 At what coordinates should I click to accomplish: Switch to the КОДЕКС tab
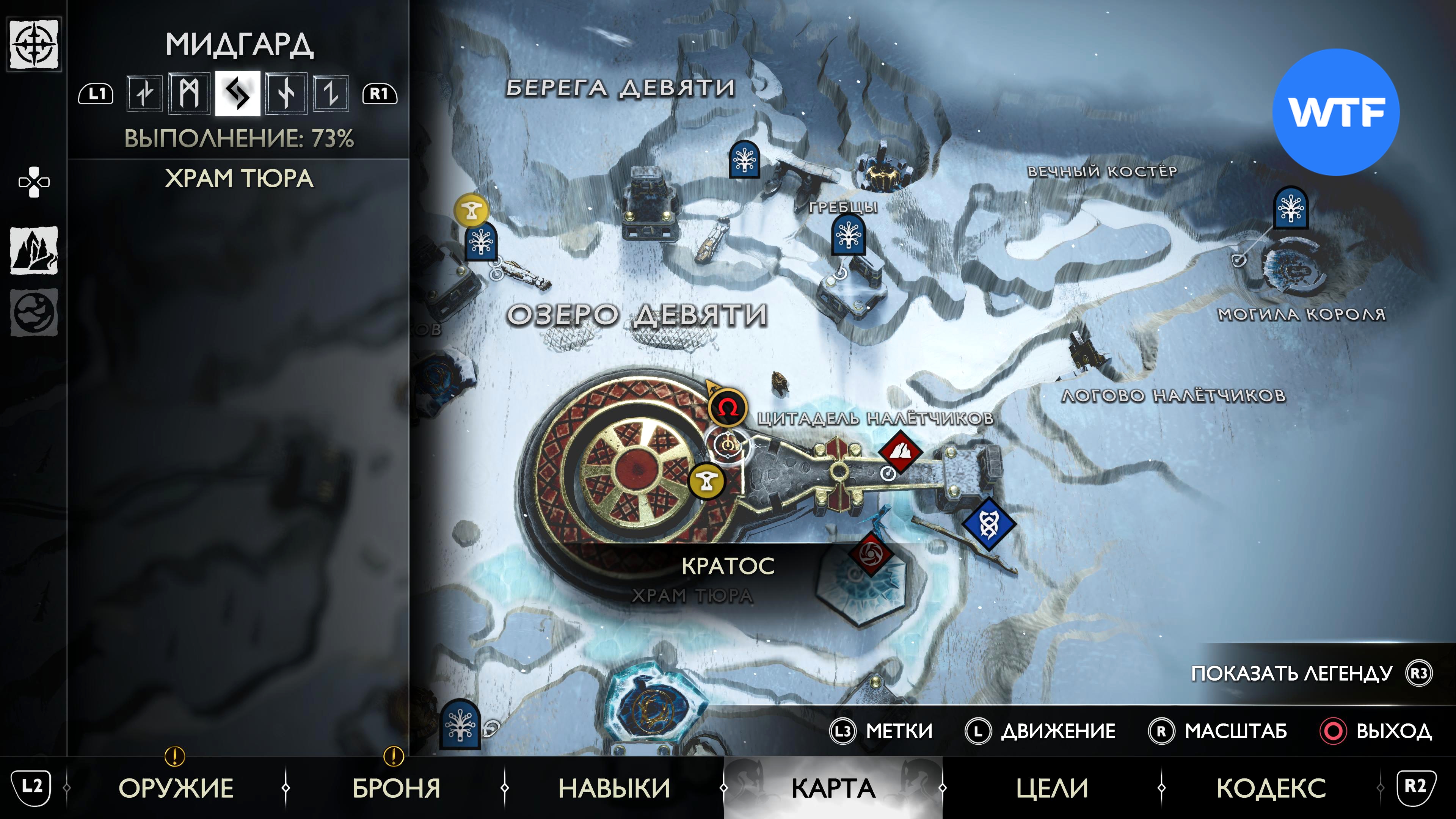pyautogui.click(x=1271, y=788)
